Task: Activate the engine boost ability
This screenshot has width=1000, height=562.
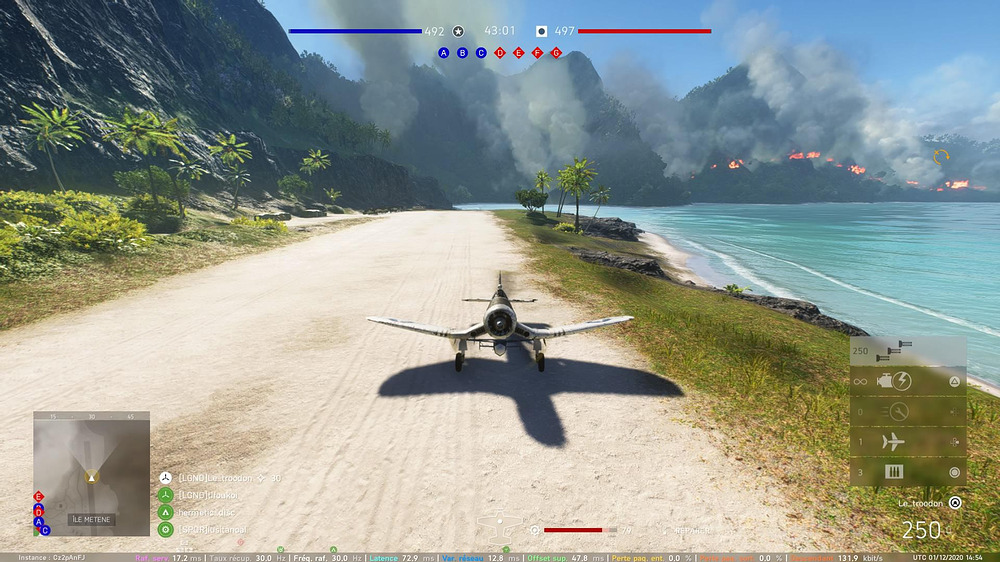Action: coord(893,381)
